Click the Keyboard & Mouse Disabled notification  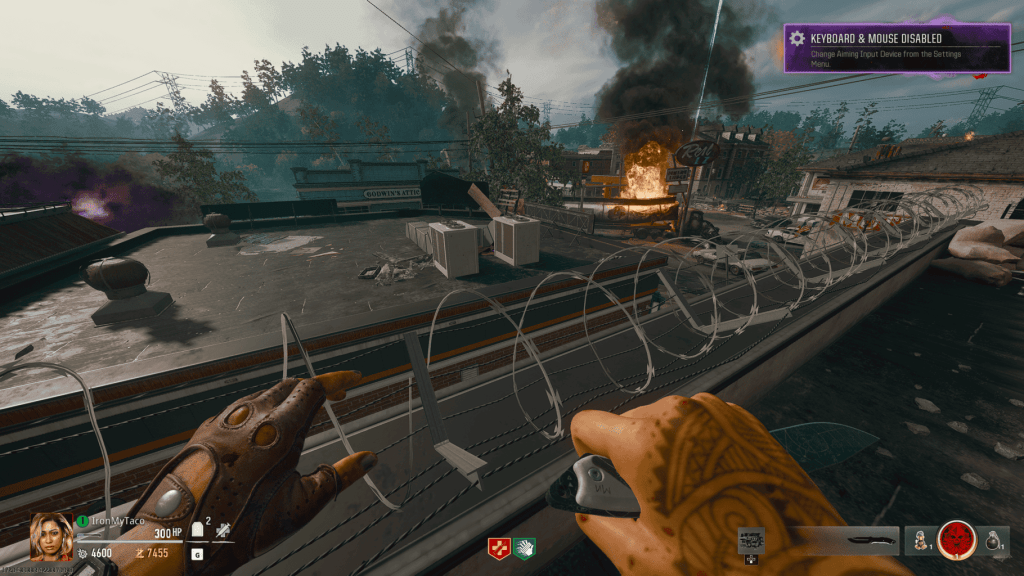pos(896,48)
